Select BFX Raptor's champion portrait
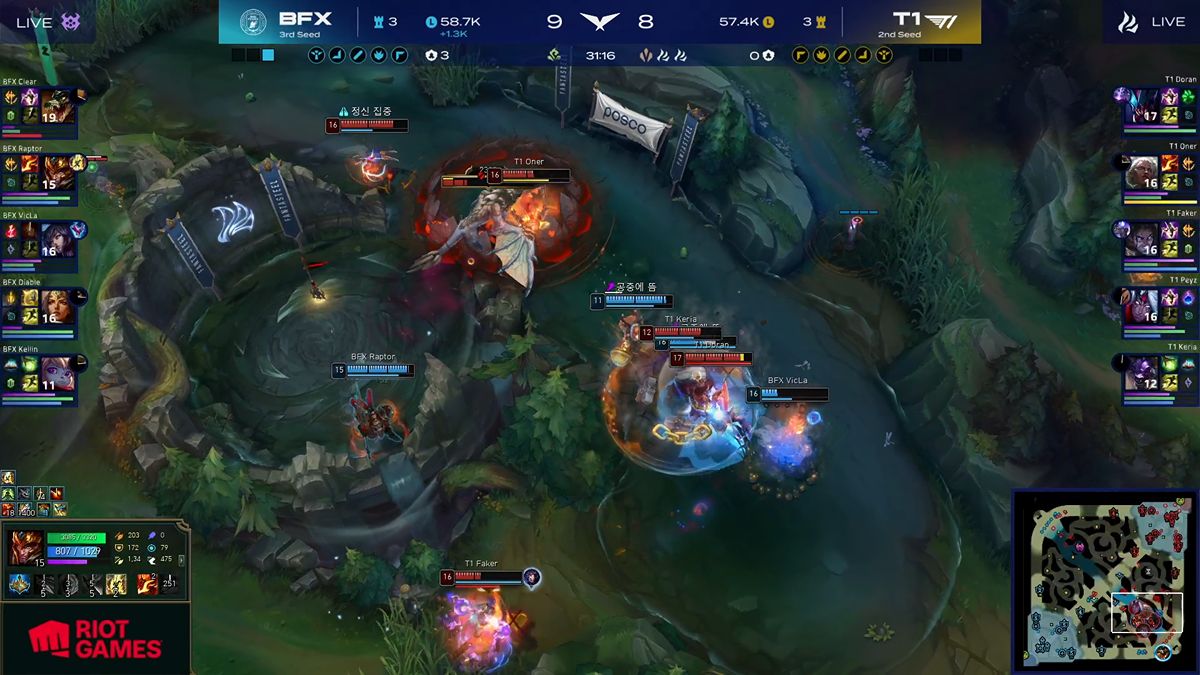Image resolution: width=1200 pixels, height=675 pixels. (x=58, y=172)
